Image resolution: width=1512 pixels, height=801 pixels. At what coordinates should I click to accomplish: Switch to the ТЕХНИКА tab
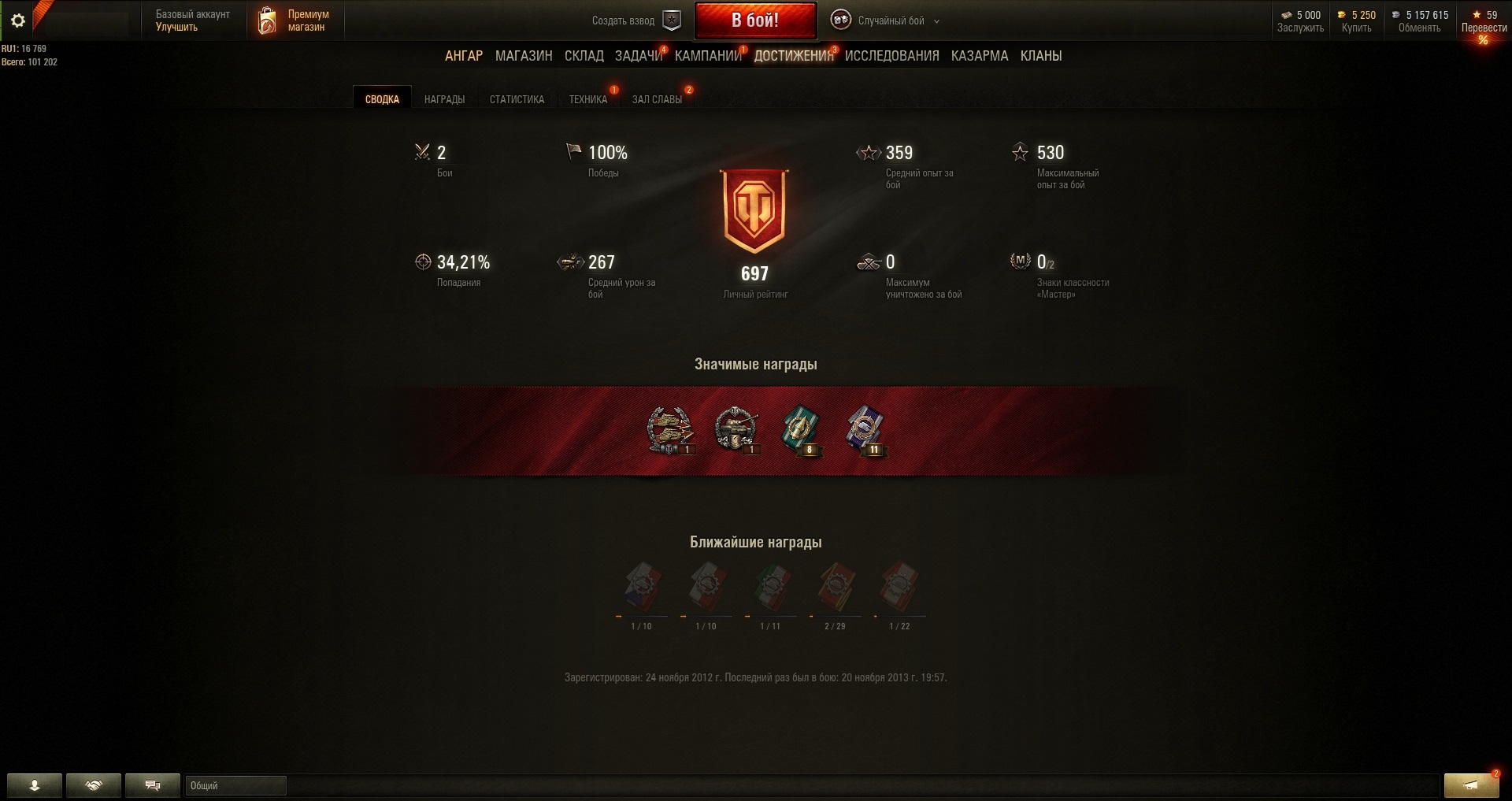pos(587,99)
